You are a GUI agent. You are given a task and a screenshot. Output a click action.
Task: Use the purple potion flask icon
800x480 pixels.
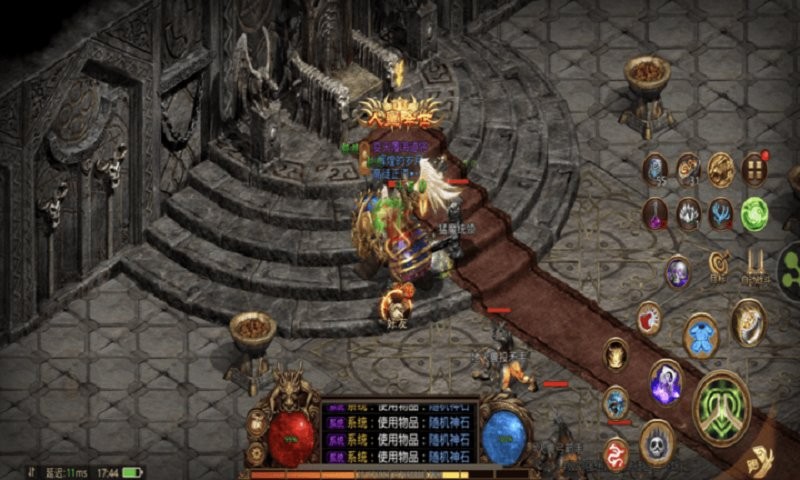click(655, 213)
